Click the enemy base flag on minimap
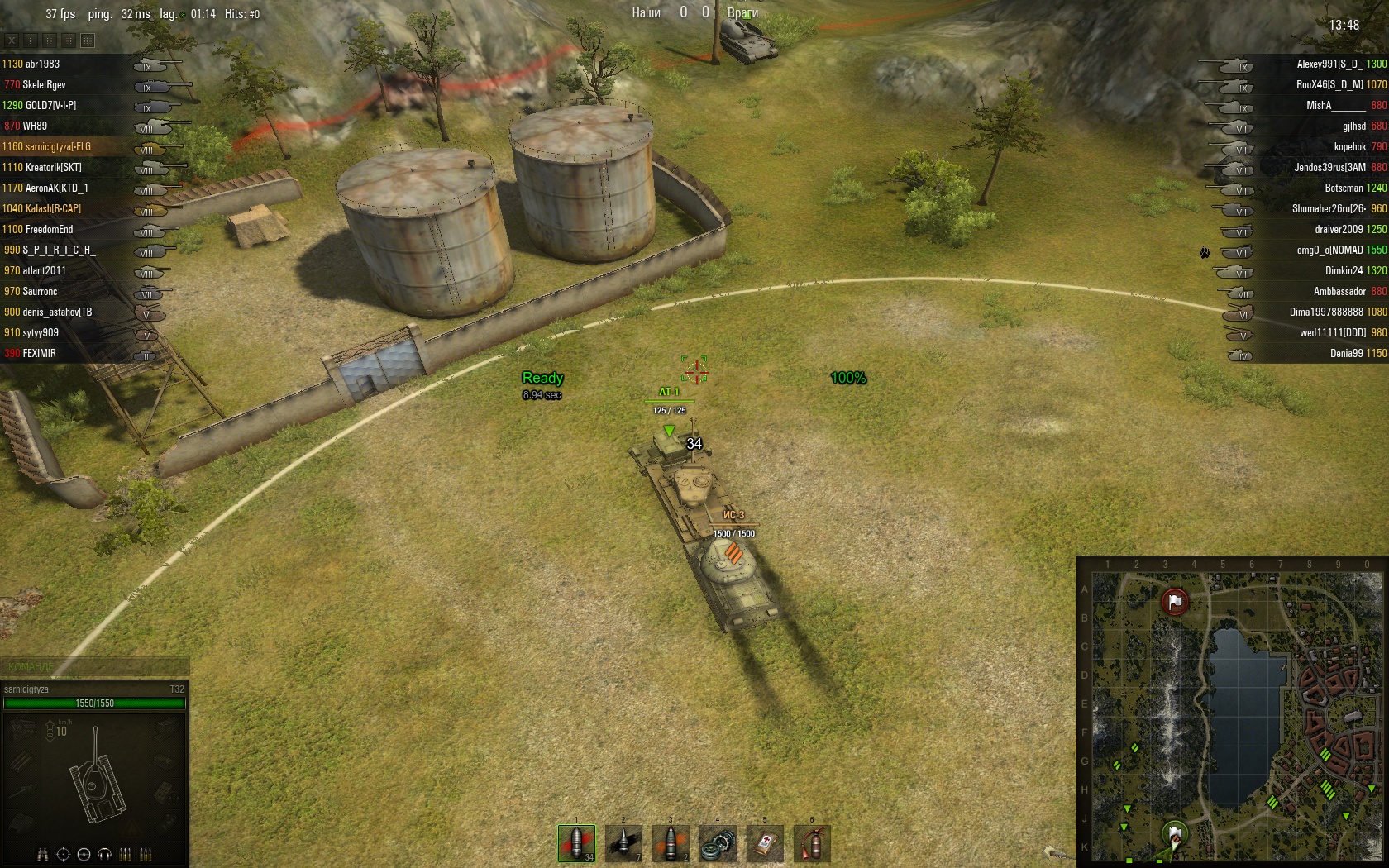This screenshot has height=868, width=1389. [x=1174, y=601]
